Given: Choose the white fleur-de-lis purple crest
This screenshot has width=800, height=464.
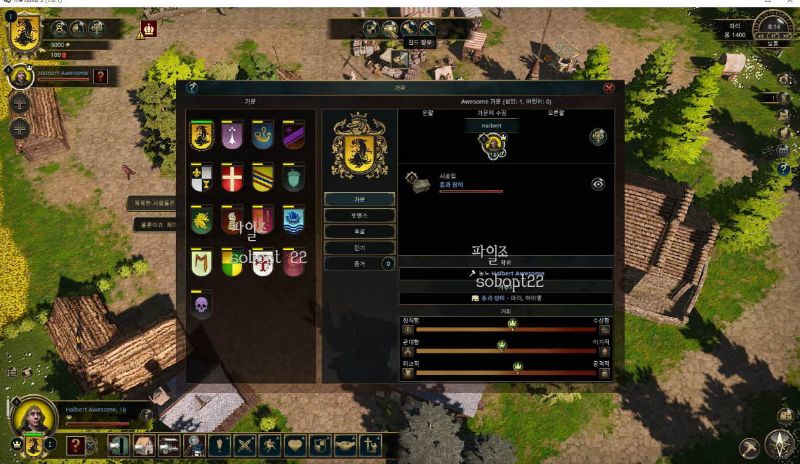Looking at the screenshot, I should click(x=232, y=135).
